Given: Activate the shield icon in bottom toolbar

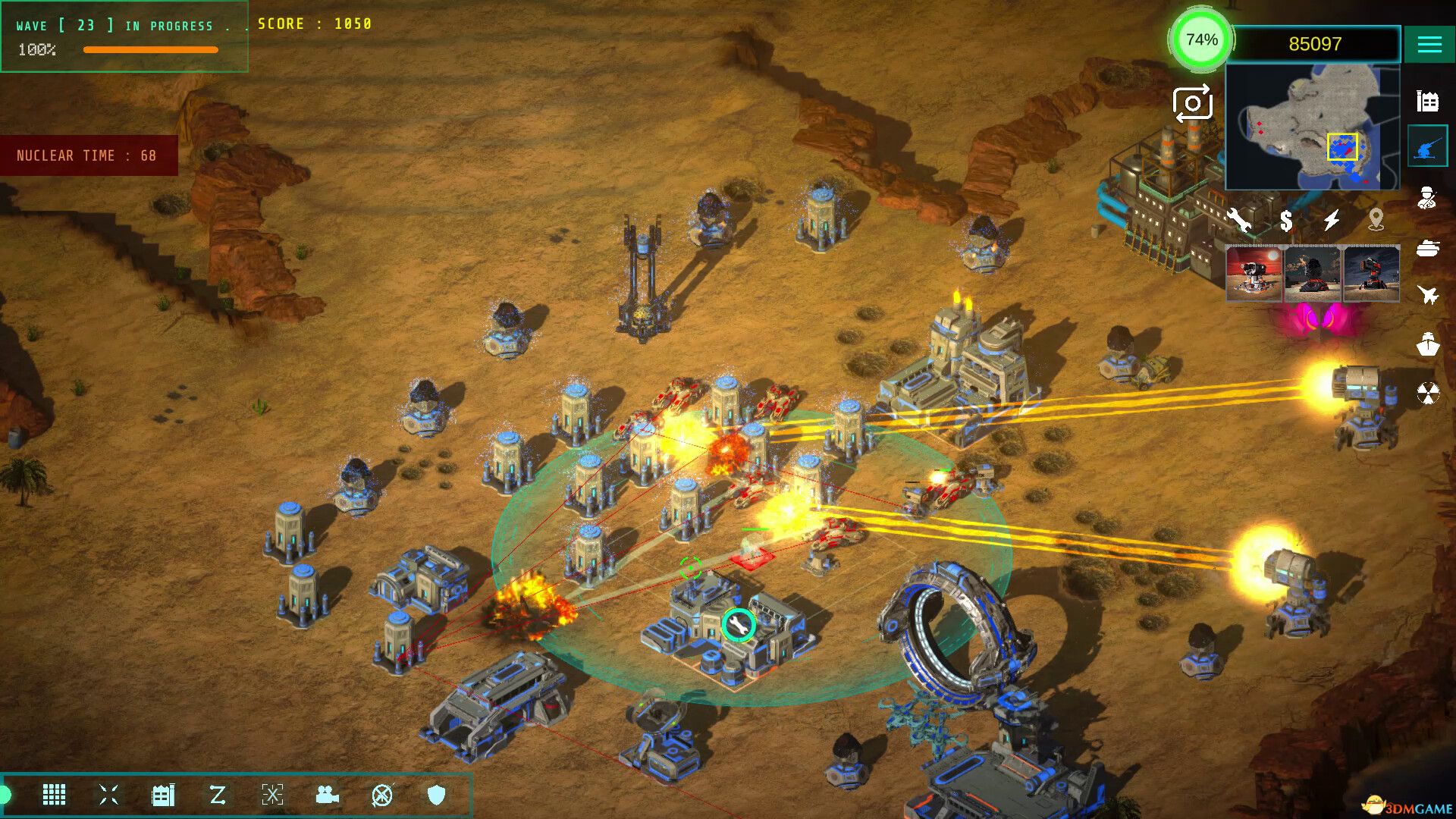Looking at the screenshot, I should point(436,795).
